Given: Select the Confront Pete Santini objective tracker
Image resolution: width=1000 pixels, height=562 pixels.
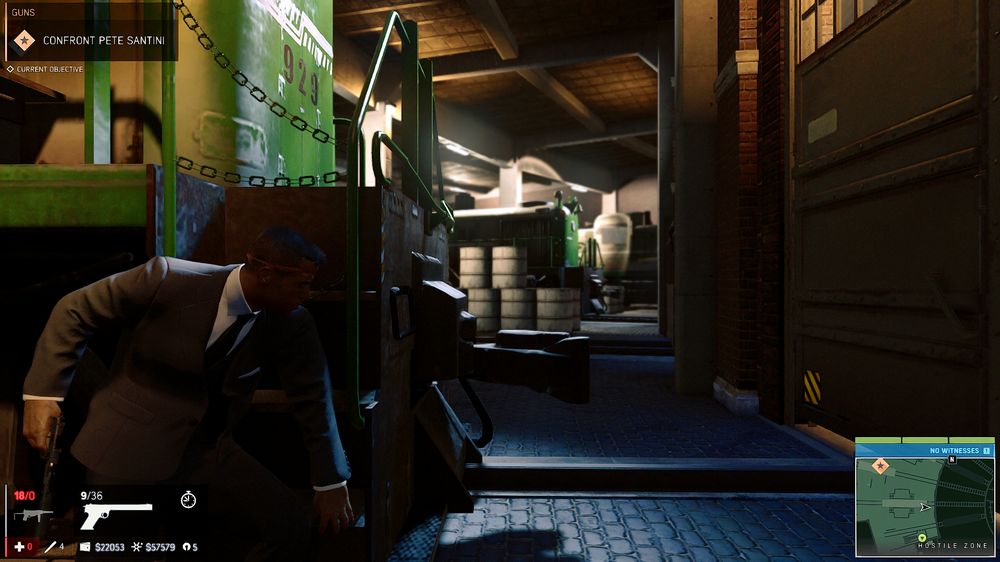Looking at the screenshot, I should coord(103,41).
